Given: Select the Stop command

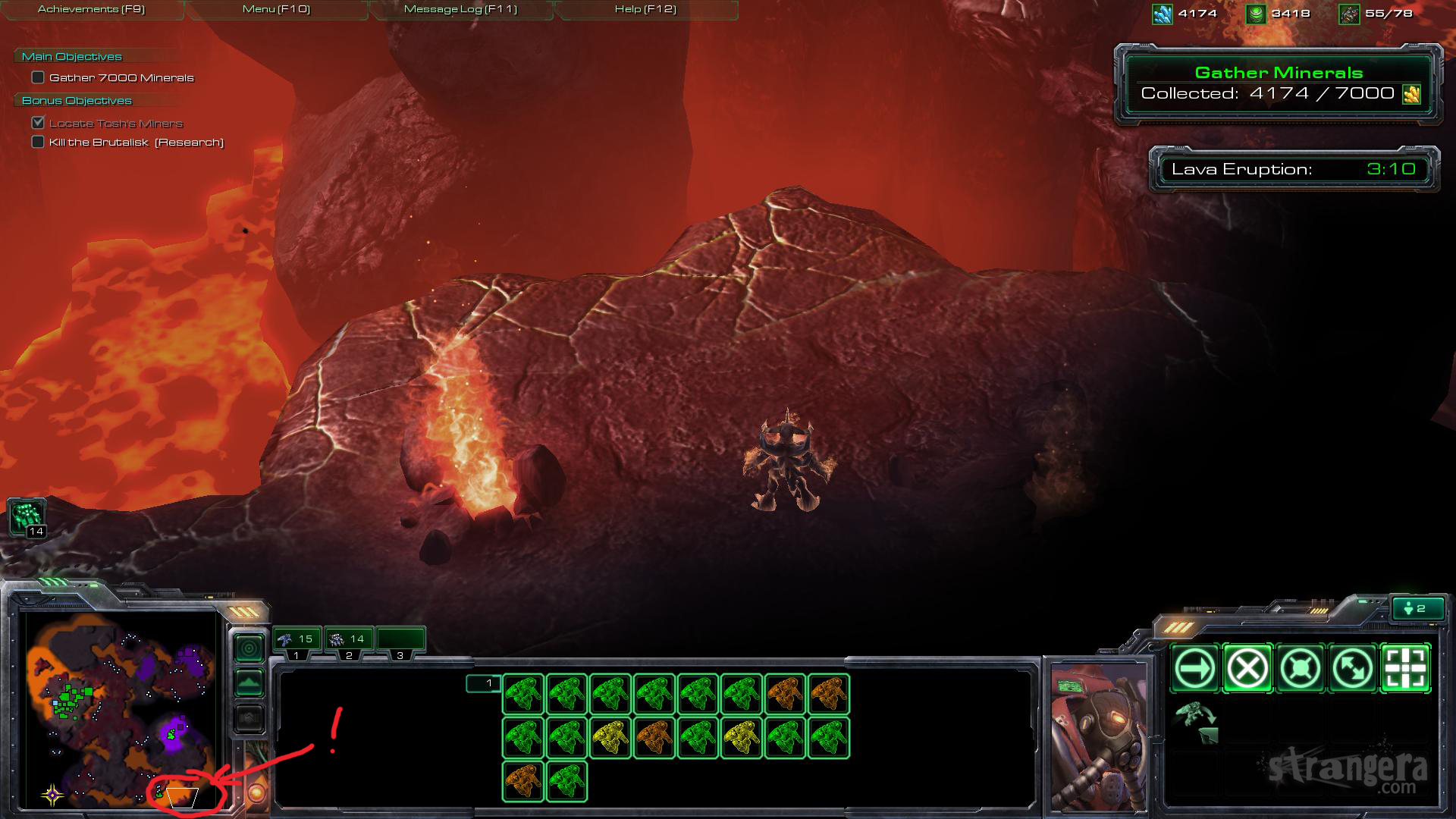Looking at the screenshot, I should [1247, 669].
